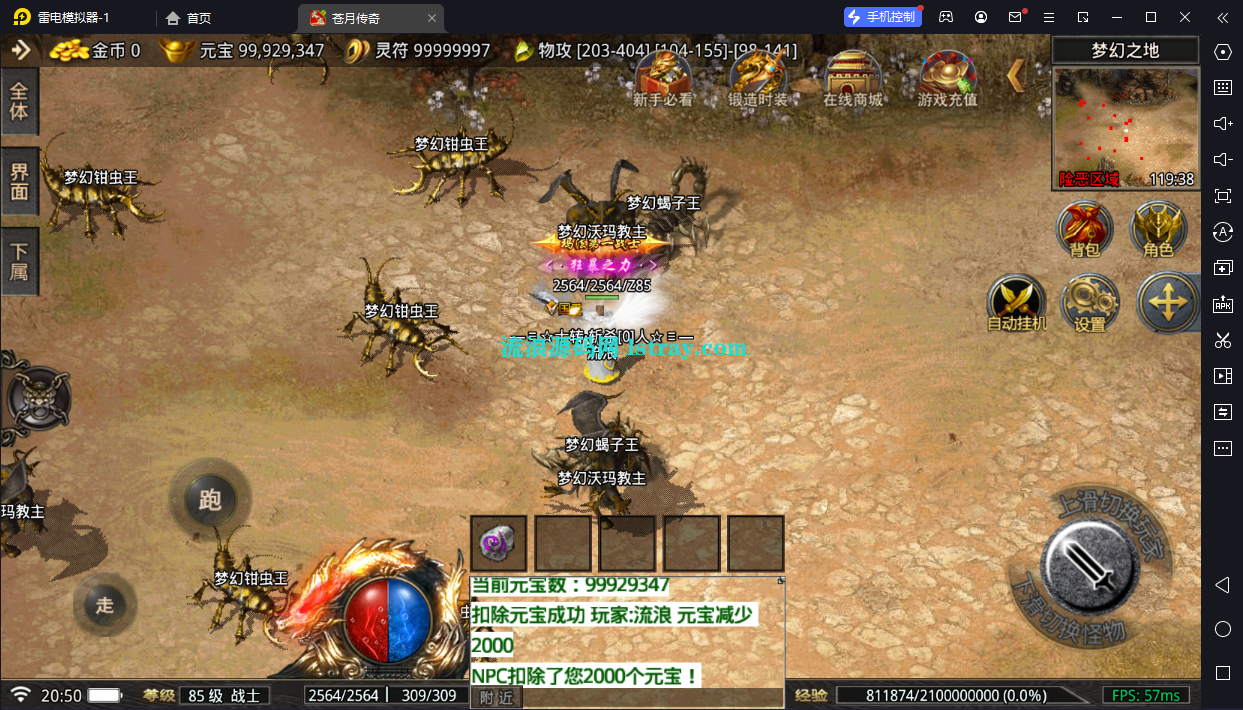Select the 界面 side tab
The width and height of the screenshot is (1243, 710).
tap(19, 181)
